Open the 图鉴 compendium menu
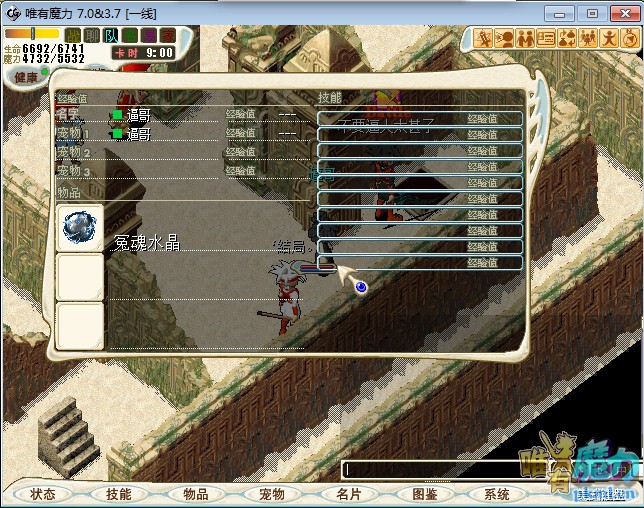The width and height of the screenshot is (644, 508). pos(424,494)
